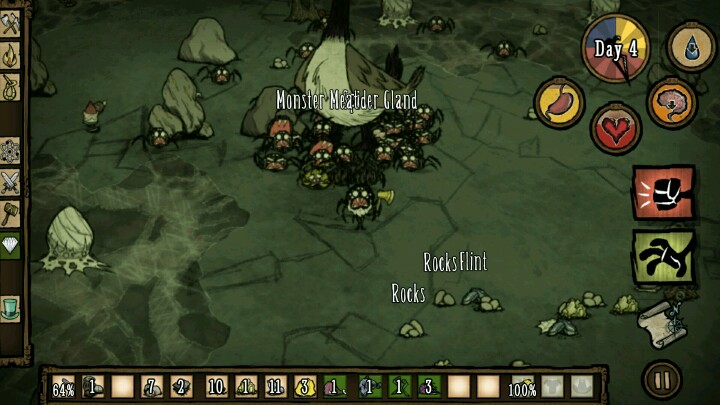Open the Refine diamond crafting tab
The height and width of the screenshot is (405, 720).
tap(11, 243)
